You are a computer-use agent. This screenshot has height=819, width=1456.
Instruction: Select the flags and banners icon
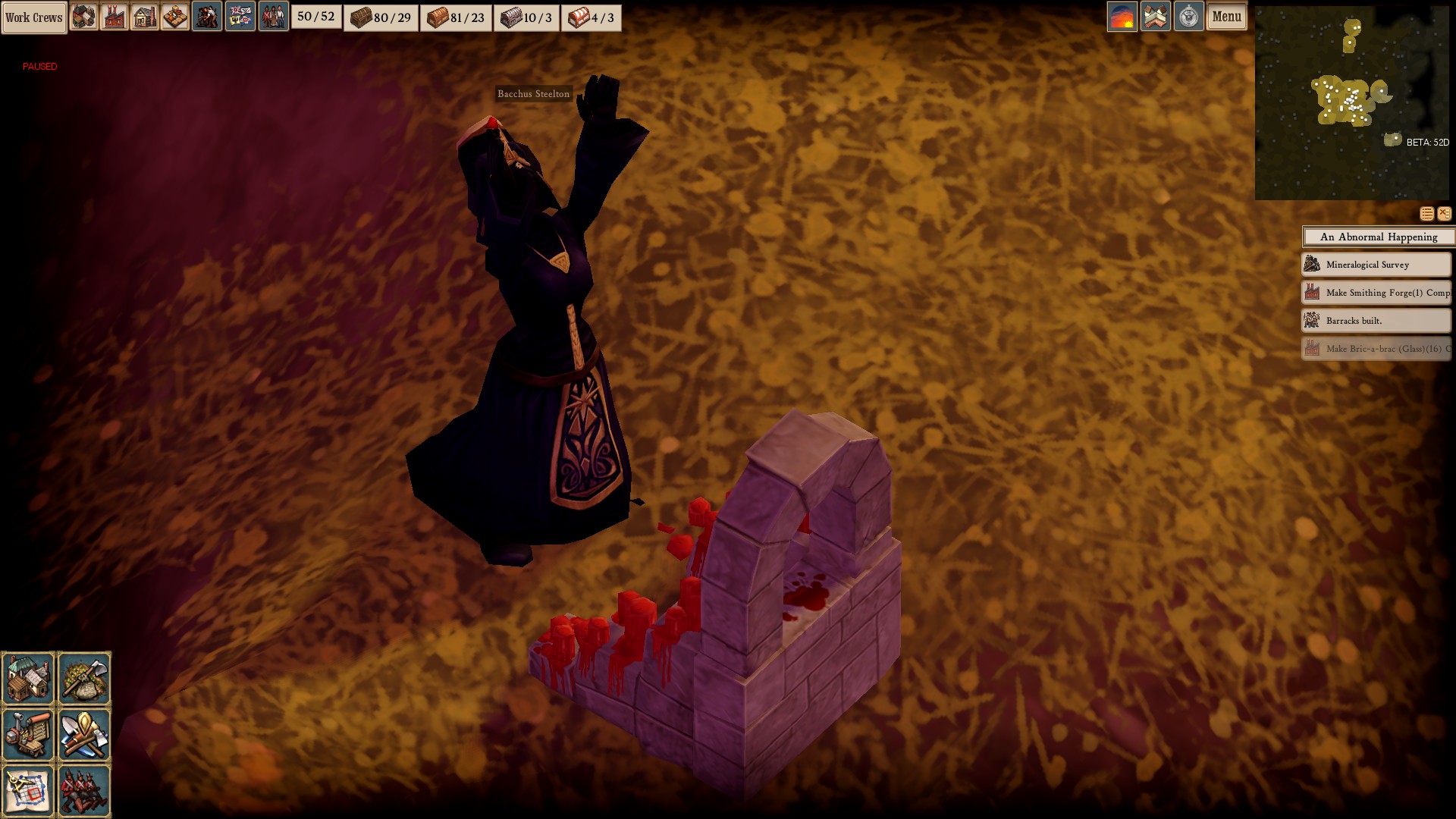click(240, 17)
